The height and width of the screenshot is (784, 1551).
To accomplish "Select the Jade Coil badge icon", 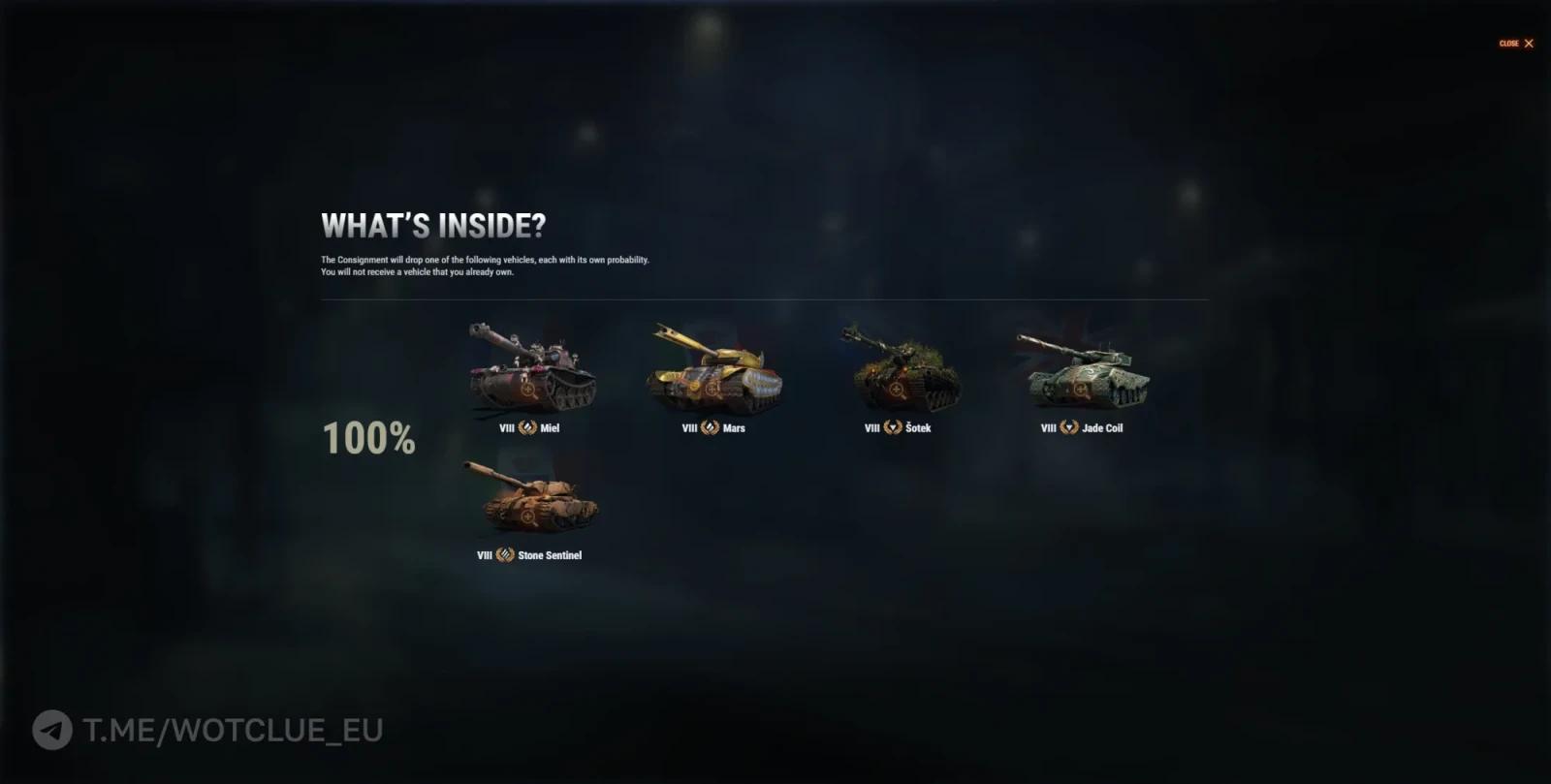I will 1069,427.
